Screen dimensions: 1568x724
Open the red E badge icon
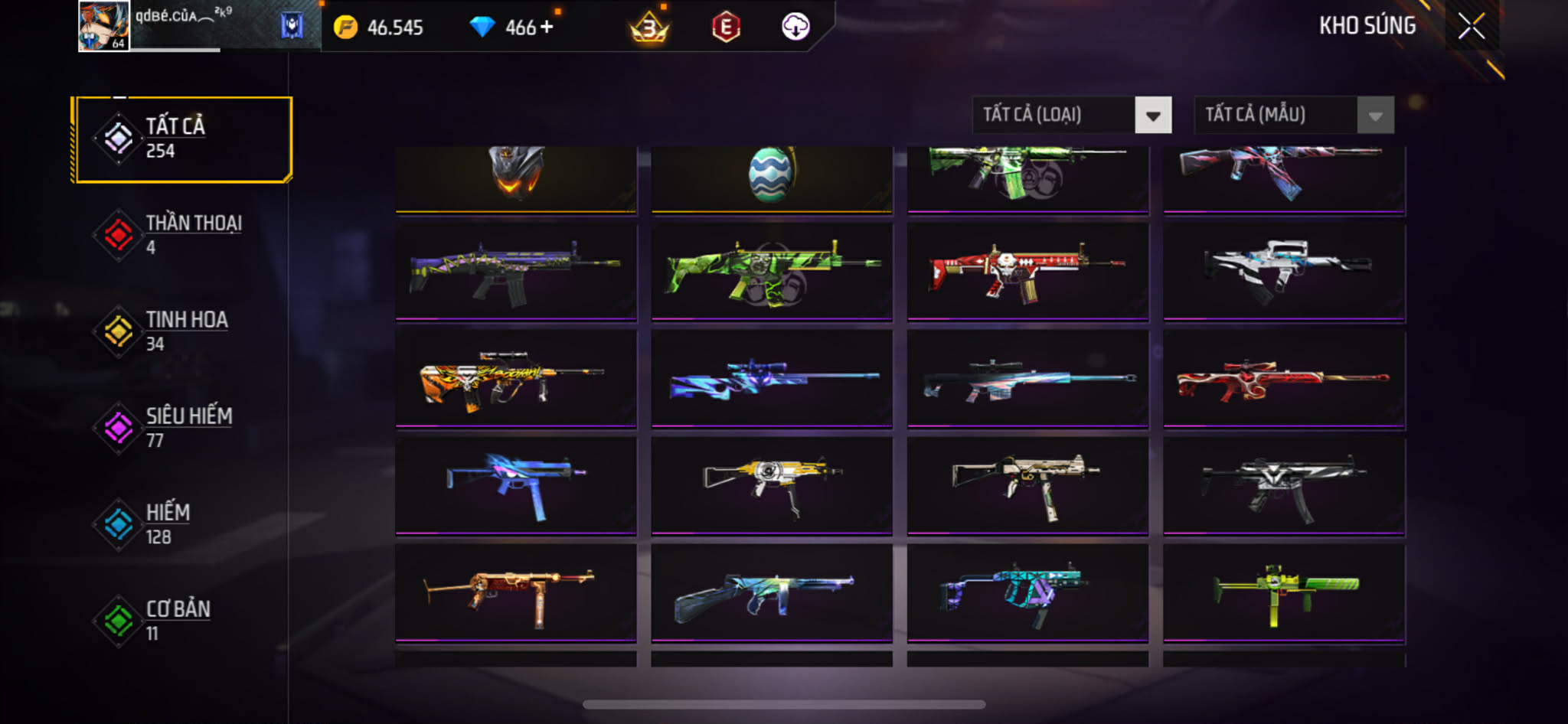click(x=725, y=28)
